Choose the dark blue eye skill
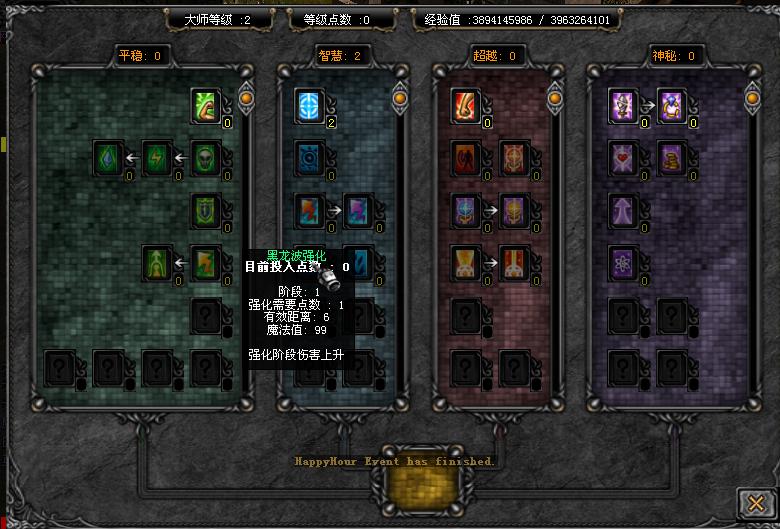The image size is (780, 529). click(x=309, y=157)
